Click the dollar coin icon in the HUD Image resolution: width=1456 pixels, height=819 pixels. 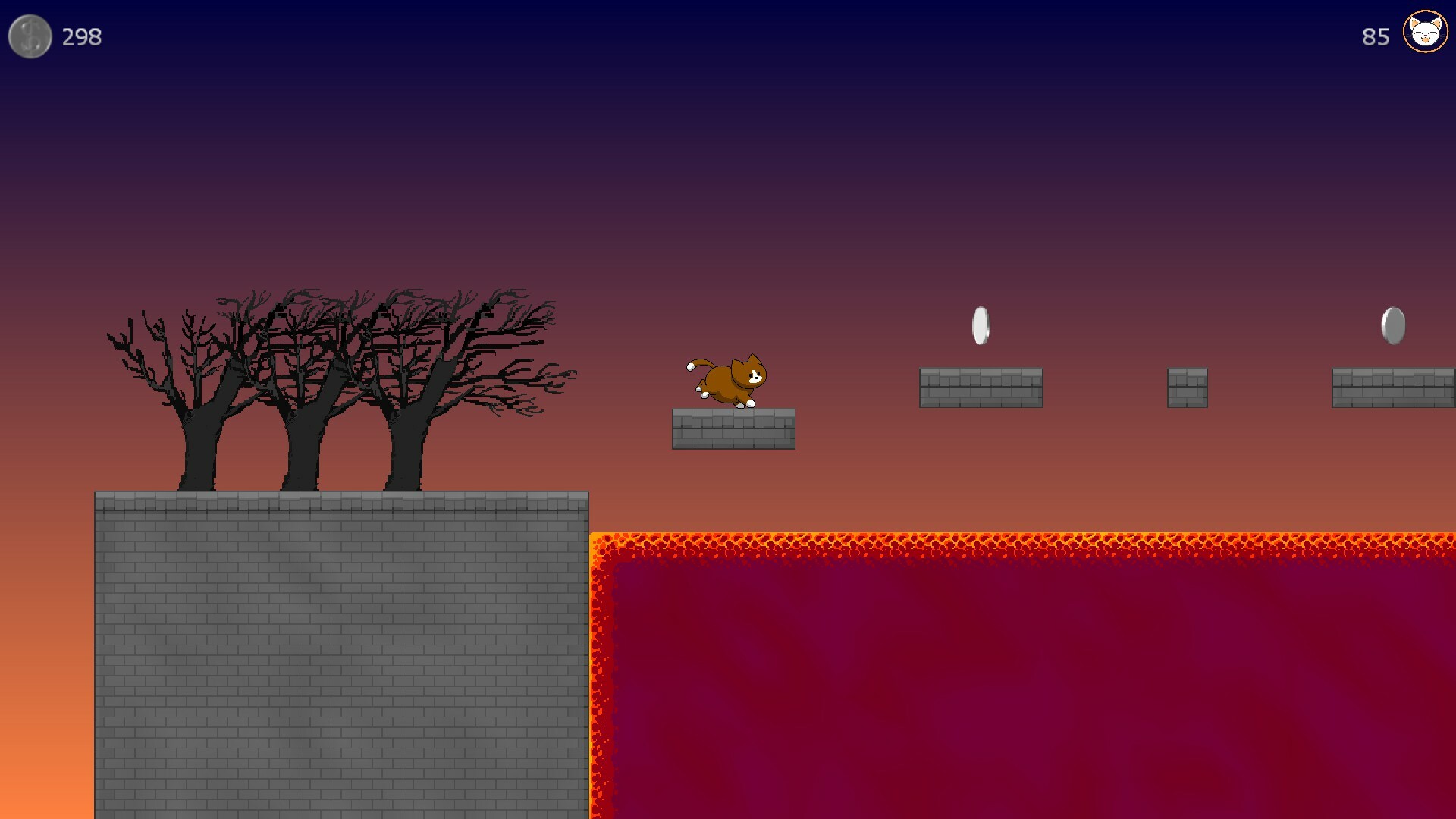pyautogui.click(x=30, y=36)
